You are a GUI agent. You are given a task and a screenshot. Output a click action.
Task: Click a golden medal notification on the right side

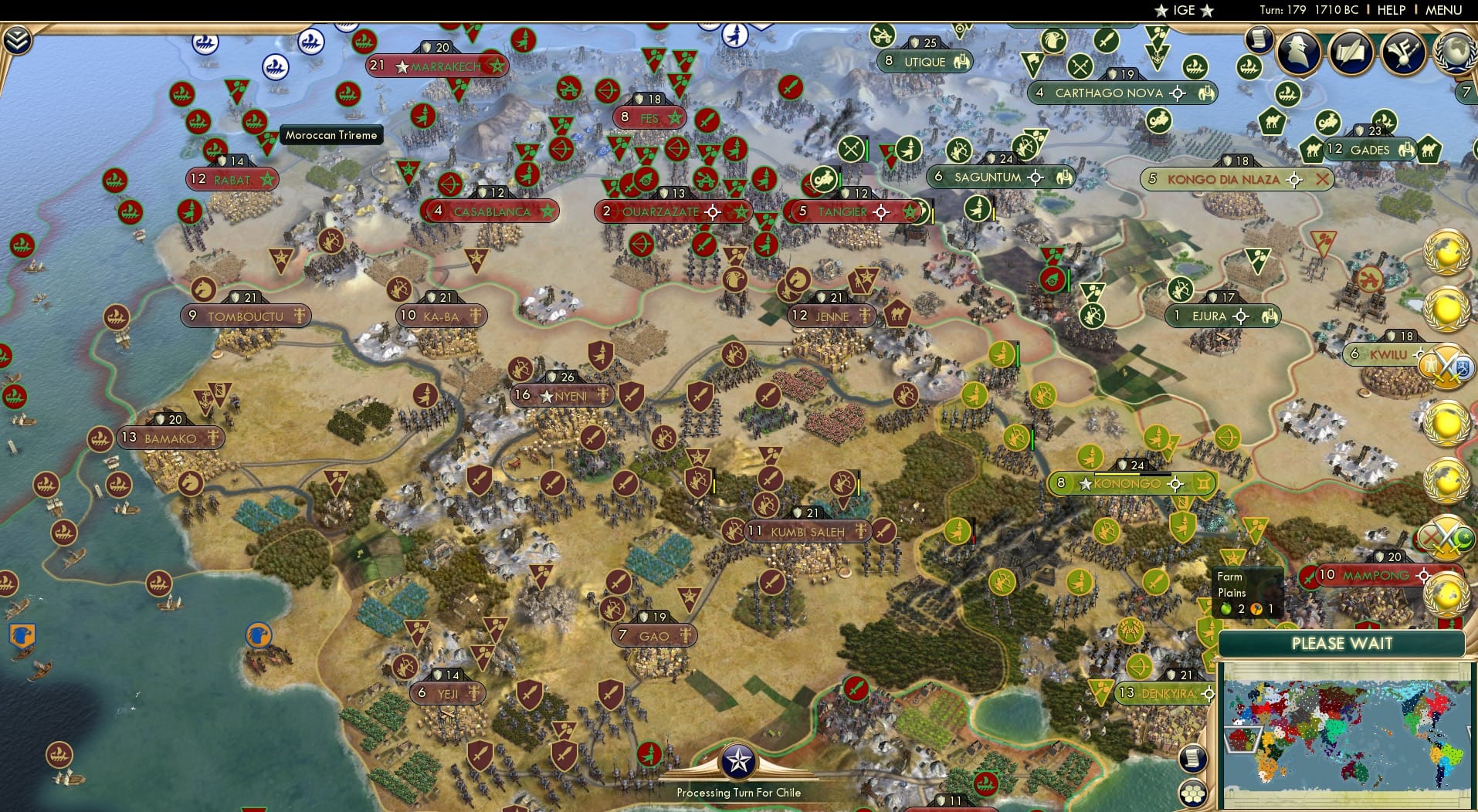pyautogui.click(x=1446, y=425)
